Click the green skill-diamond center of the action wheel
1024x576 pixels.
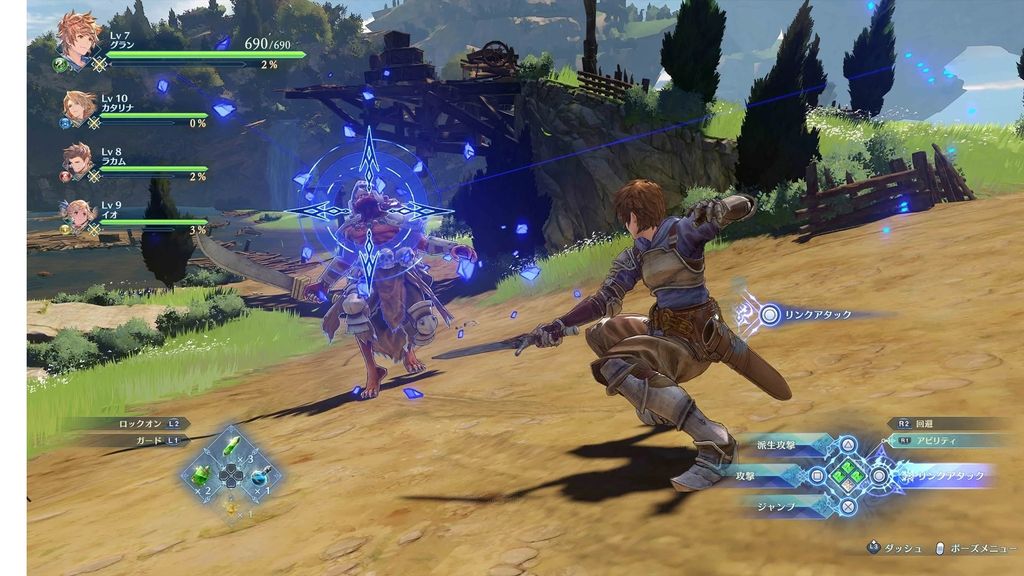click(848, 475)
